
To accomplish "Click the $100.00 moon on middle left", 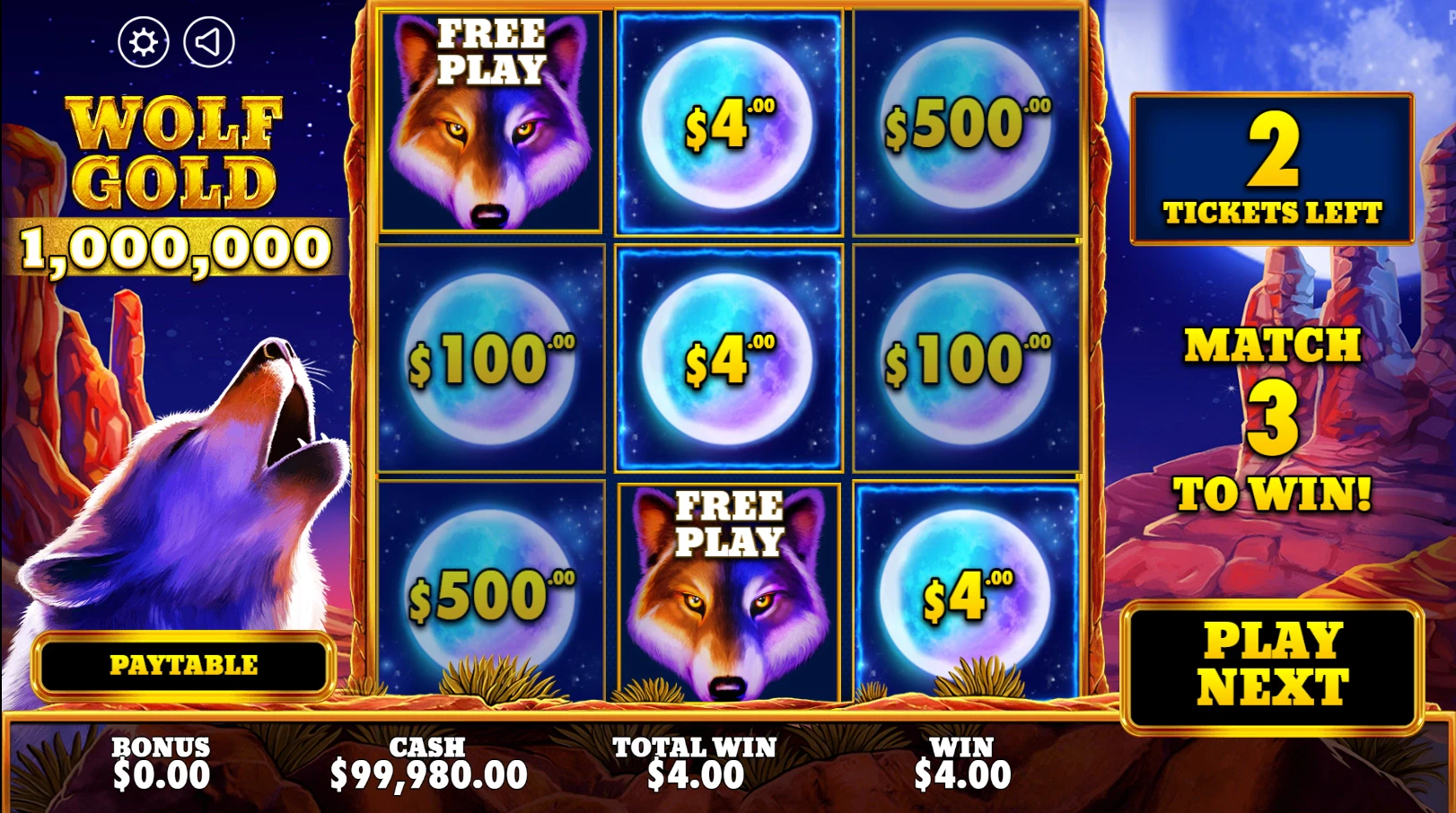I will click(x=492, y=357).
